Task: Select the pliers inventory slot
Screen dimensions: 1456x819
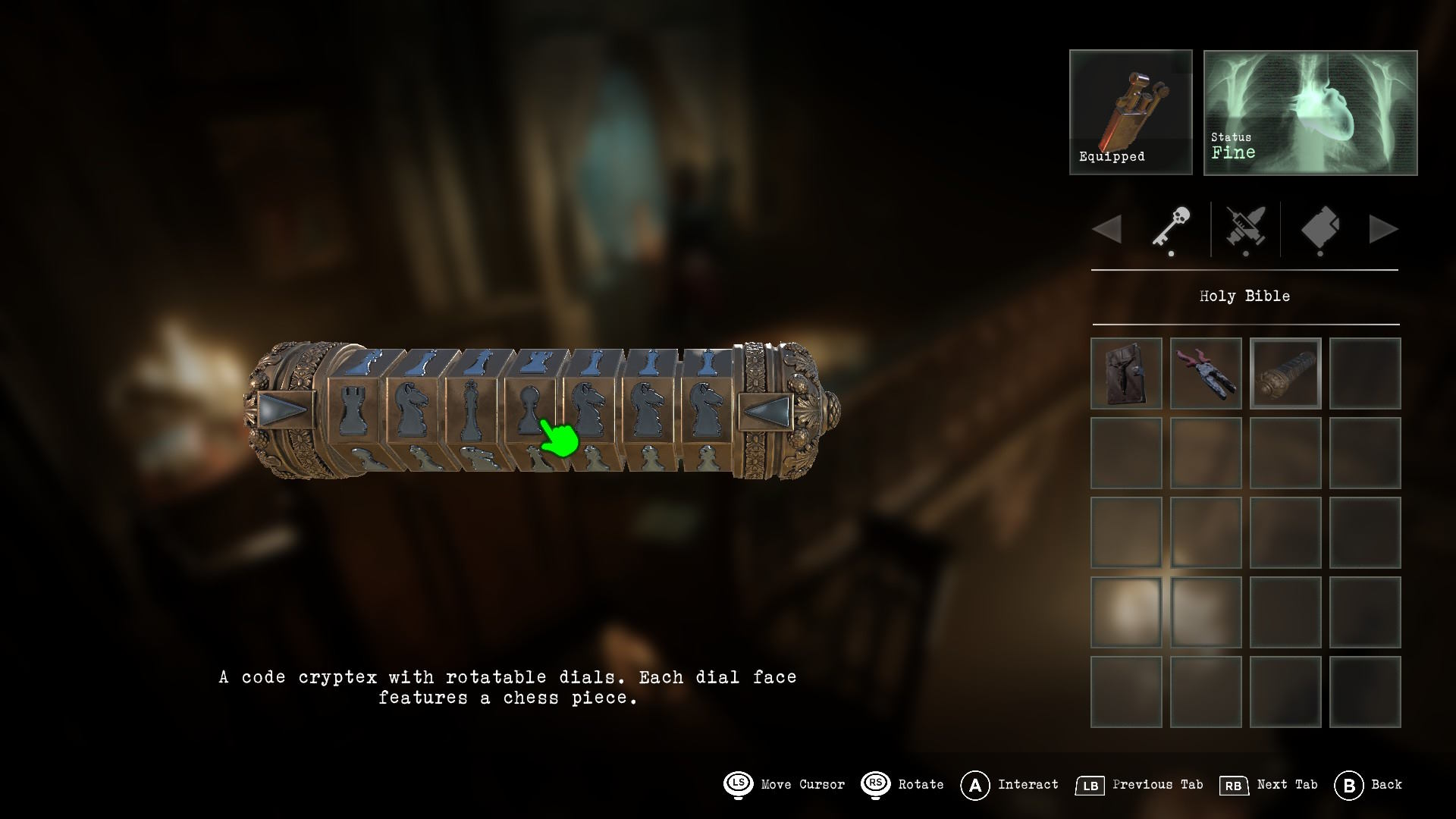Action: (1206, 373)
